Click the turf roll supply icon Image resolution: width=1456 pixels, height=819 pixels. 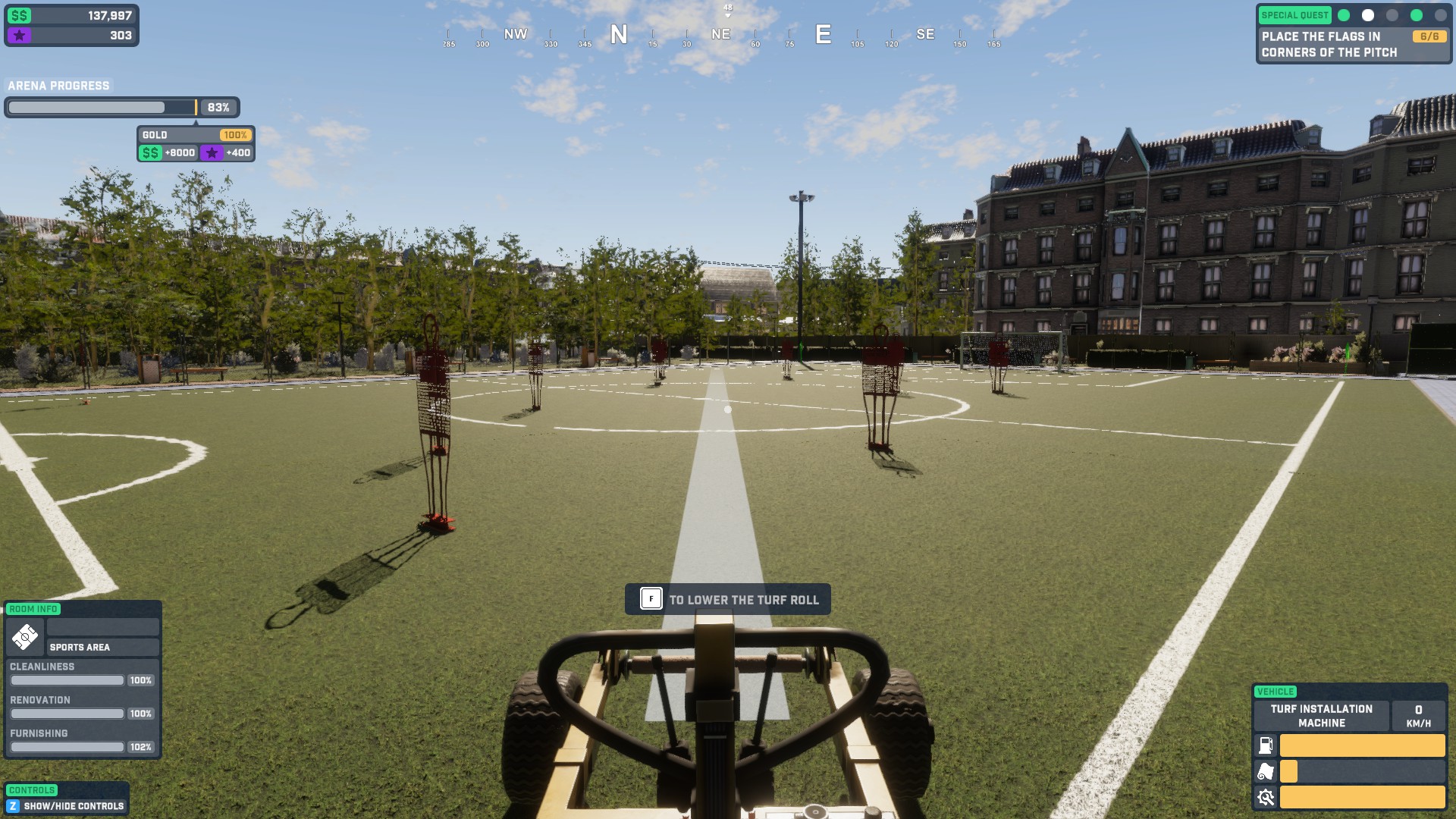point(1266,772)
